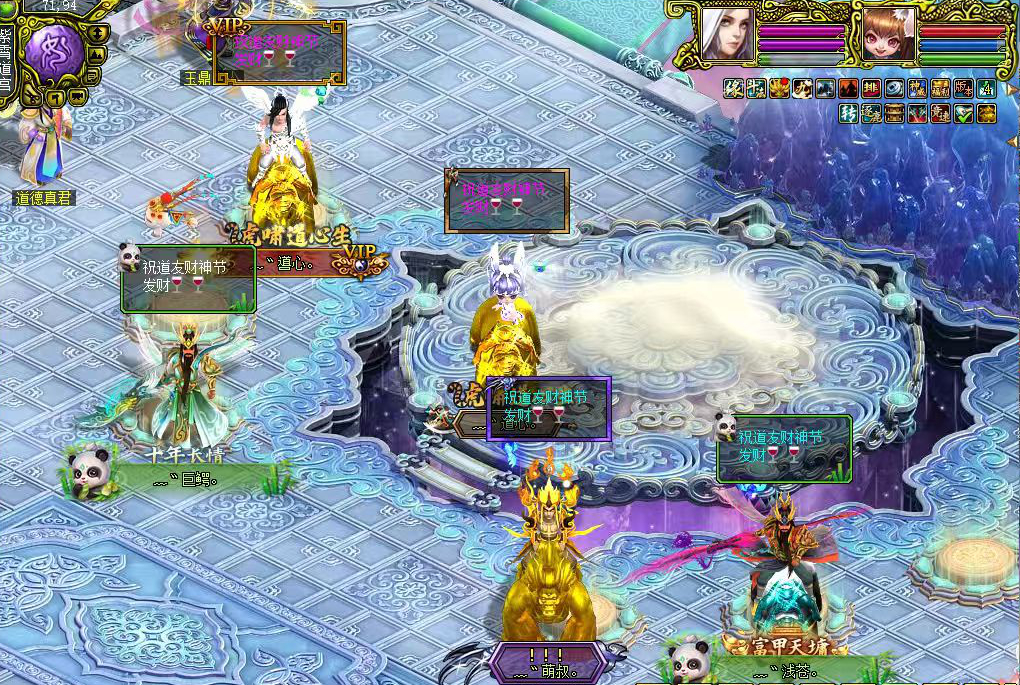Select the brown-haired girl character portrait
The height and width of the screenshot is (685, 1020).
(888, 35)
